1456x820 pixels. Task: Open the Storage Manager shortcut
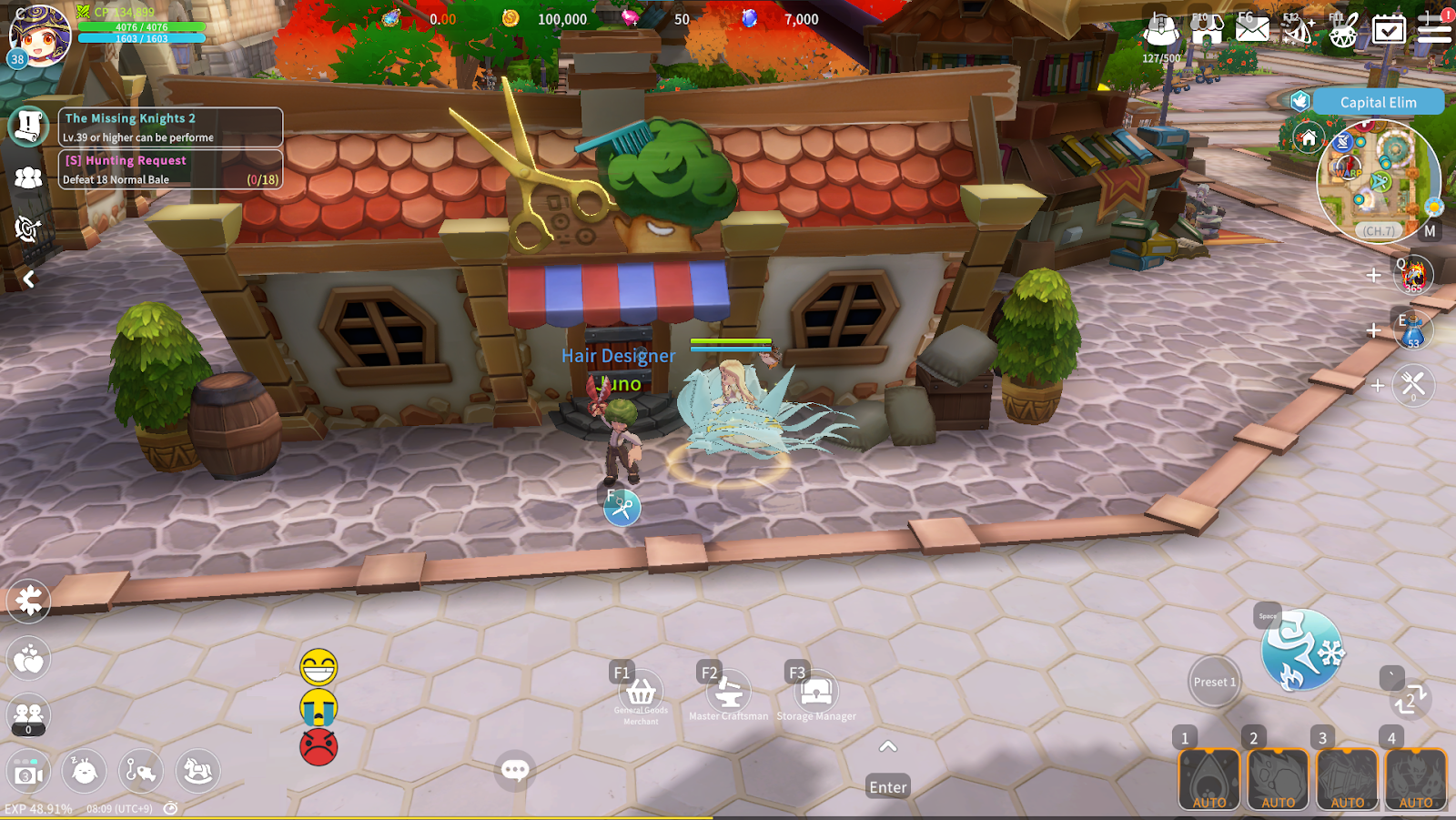[x=816, y=693]
